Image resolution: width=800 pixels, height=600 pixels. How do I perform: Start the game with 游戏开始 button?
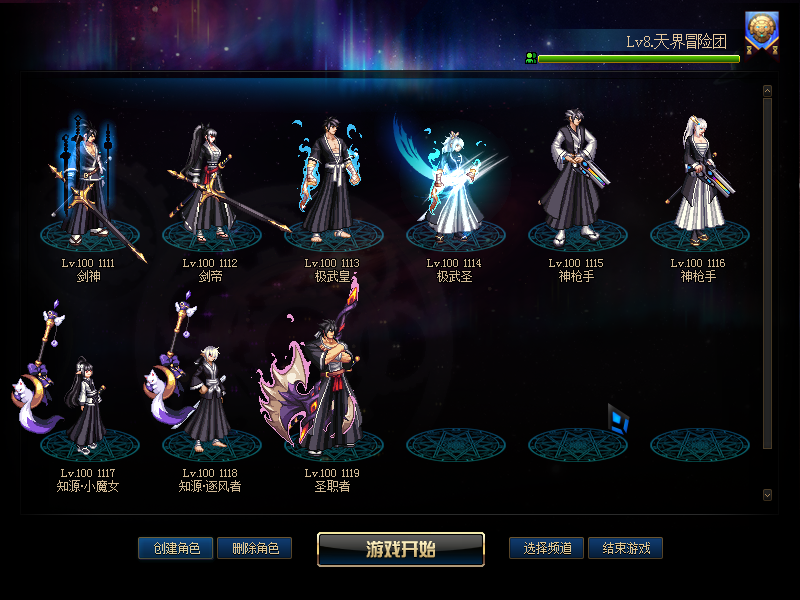click(401, 549)
